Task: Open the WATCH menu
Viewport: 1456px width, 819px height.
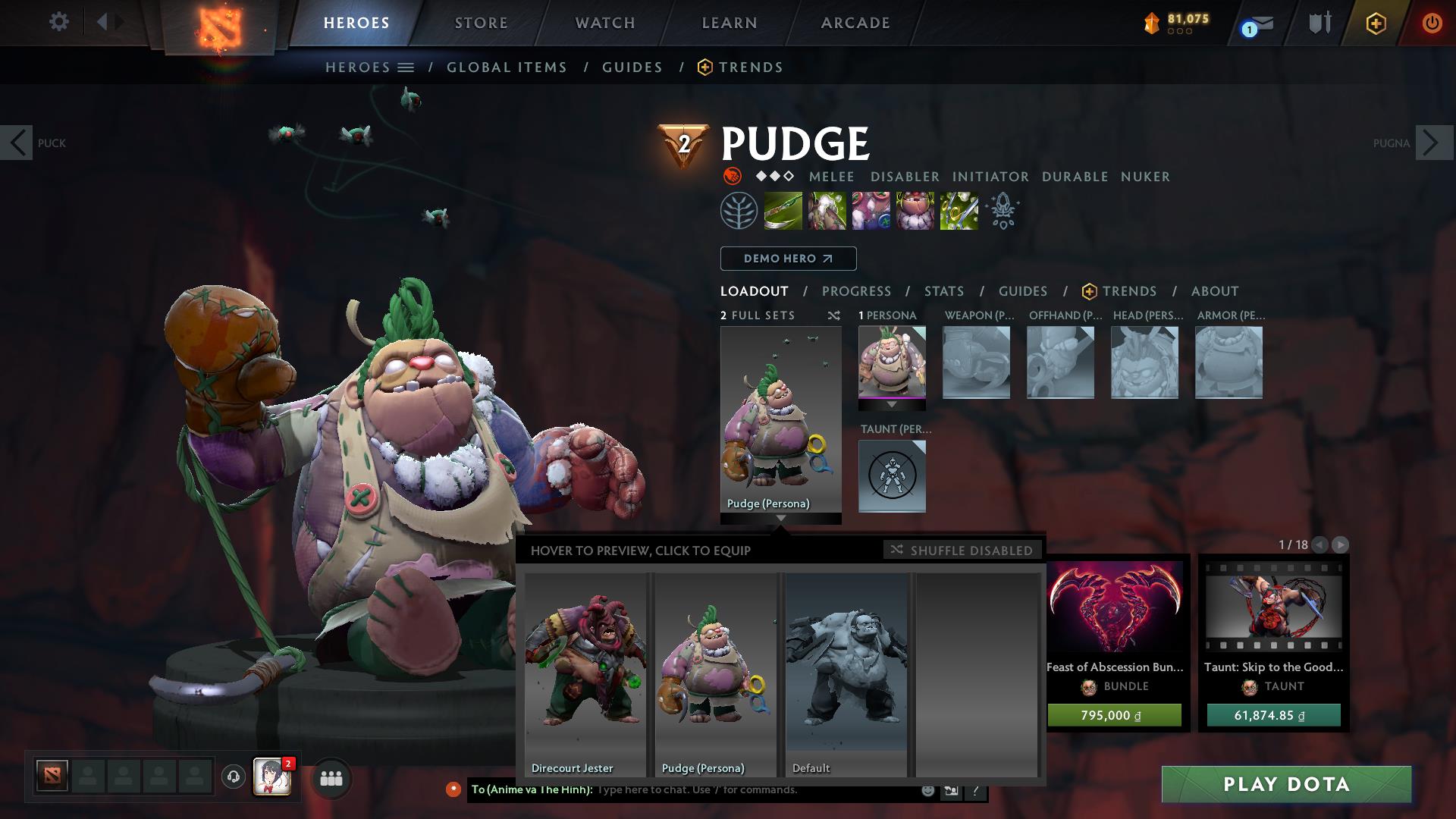Action: click(603, 23)
